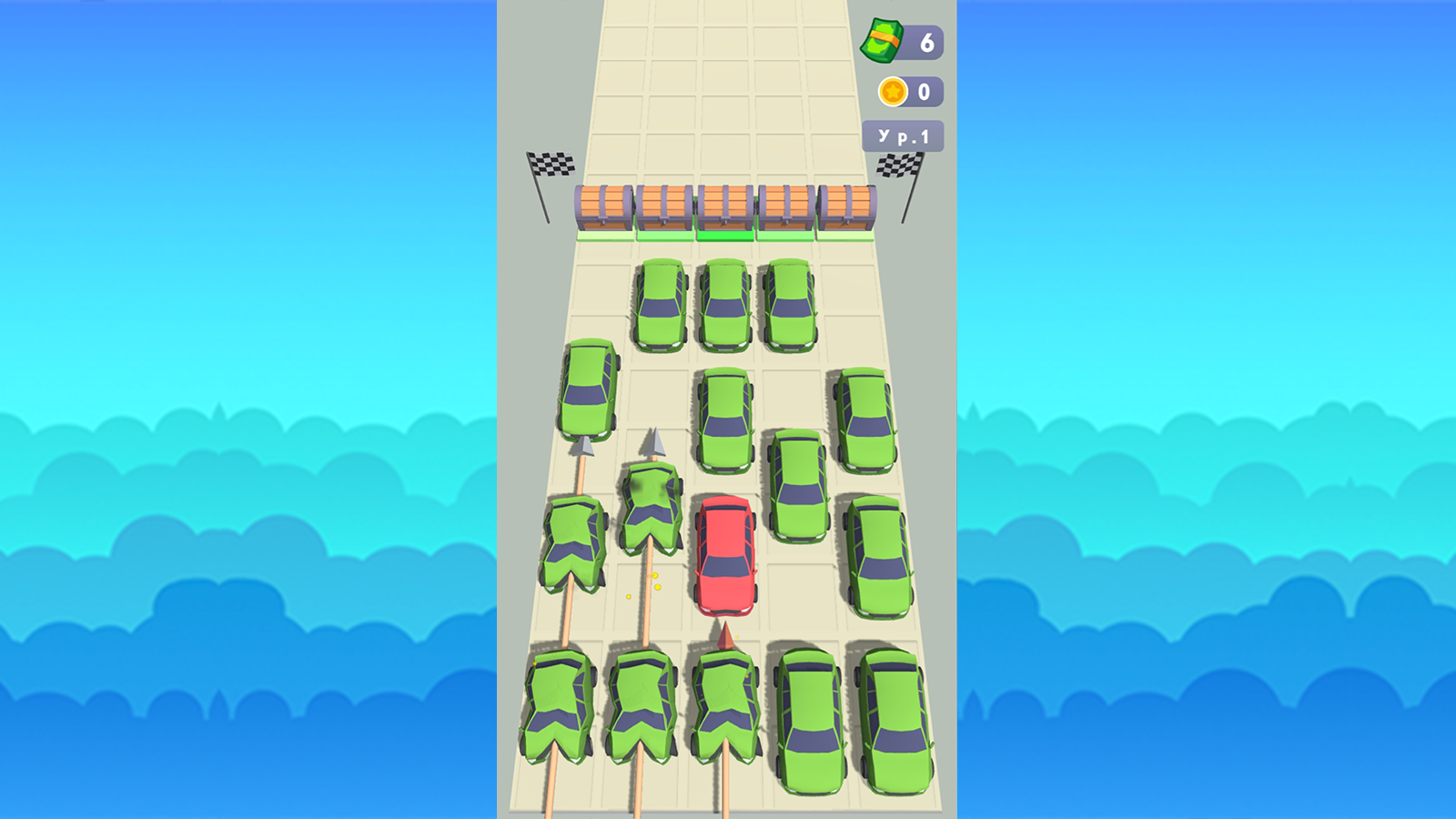Click the gold star coin icon
The width and height of the screenshot is (1456, 819).
pyautogui.click(x=894, y=91)
